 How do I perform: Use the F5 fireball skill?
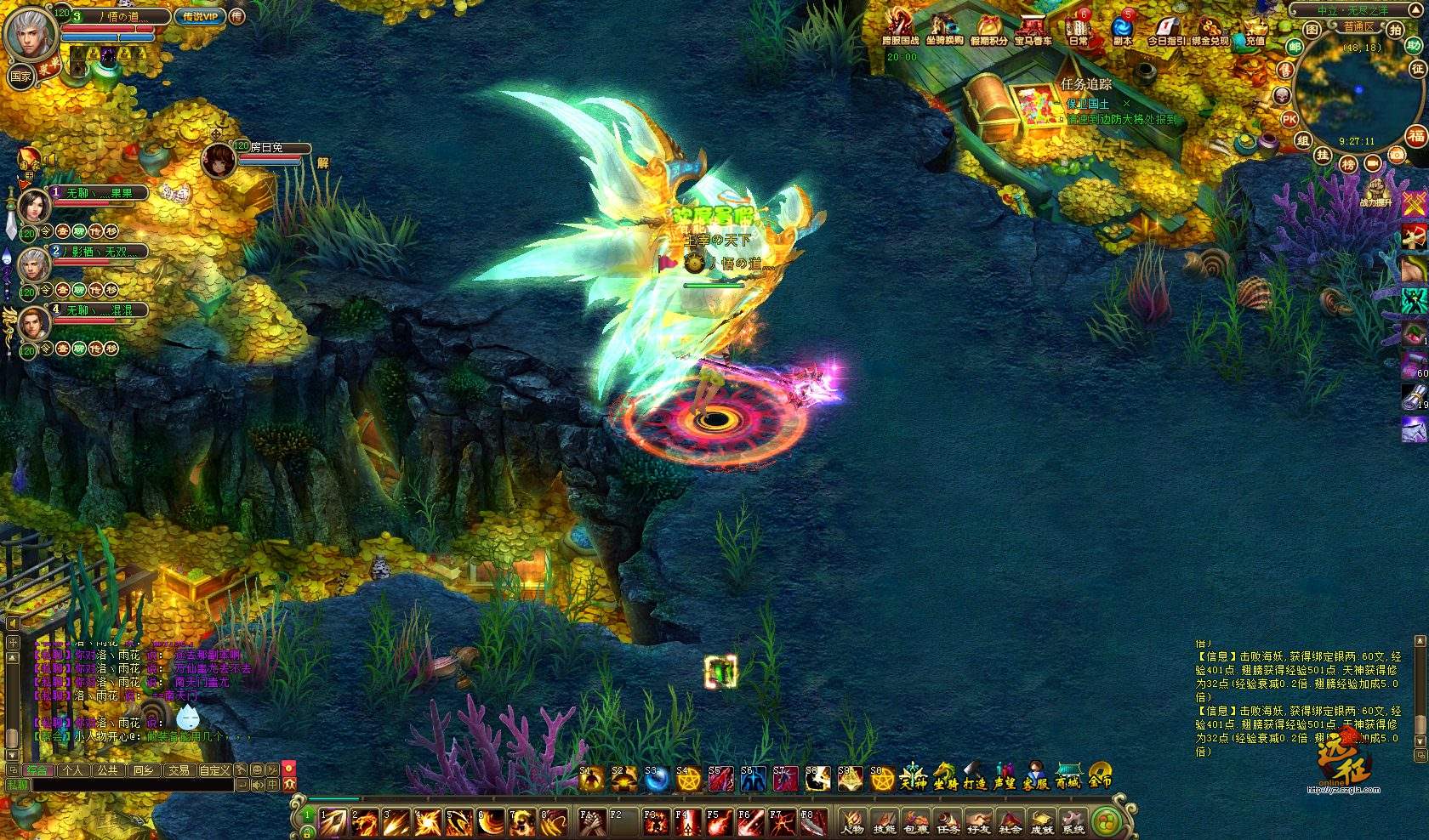tap(717, 822)
